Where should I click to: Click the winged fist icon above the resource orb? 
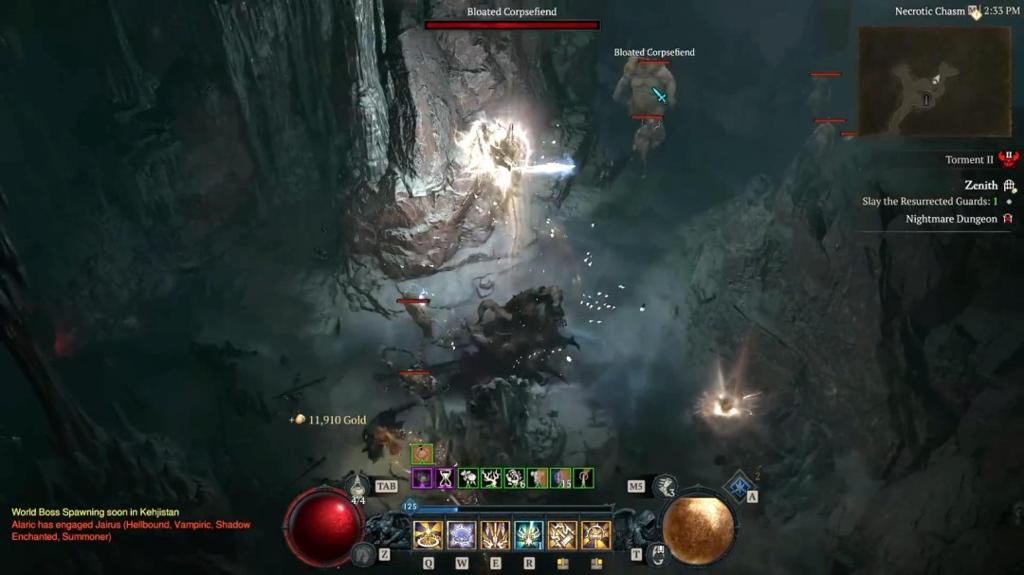tap(665, 487)
